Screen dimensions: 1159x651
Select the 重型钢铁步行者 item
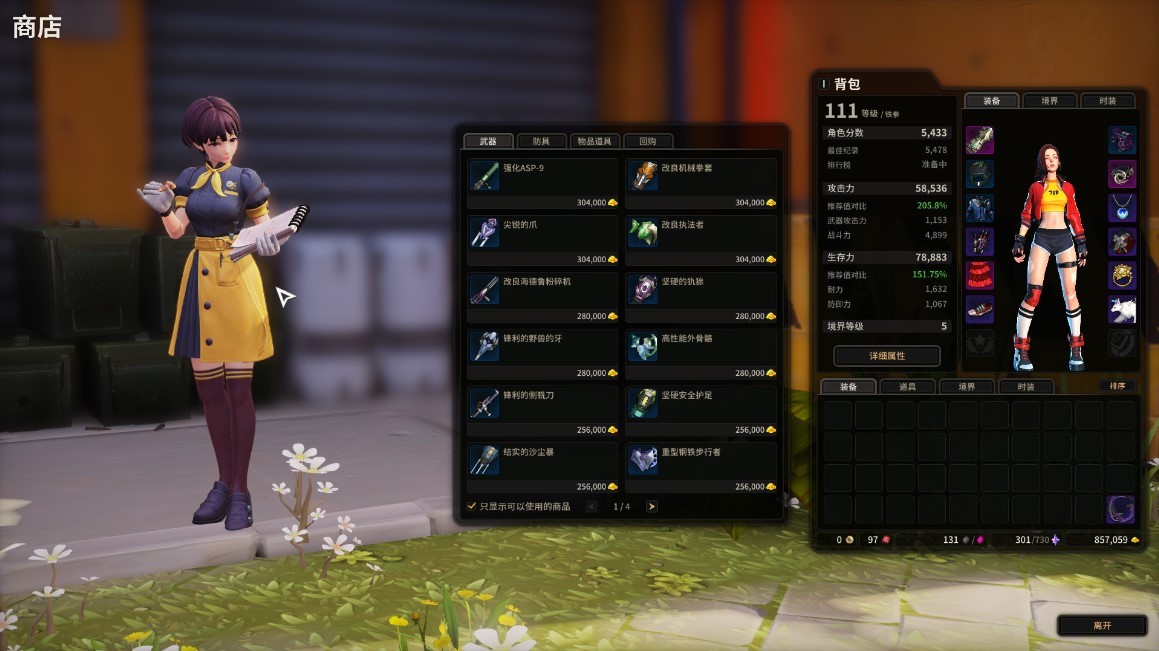click(x=701, y=469)
